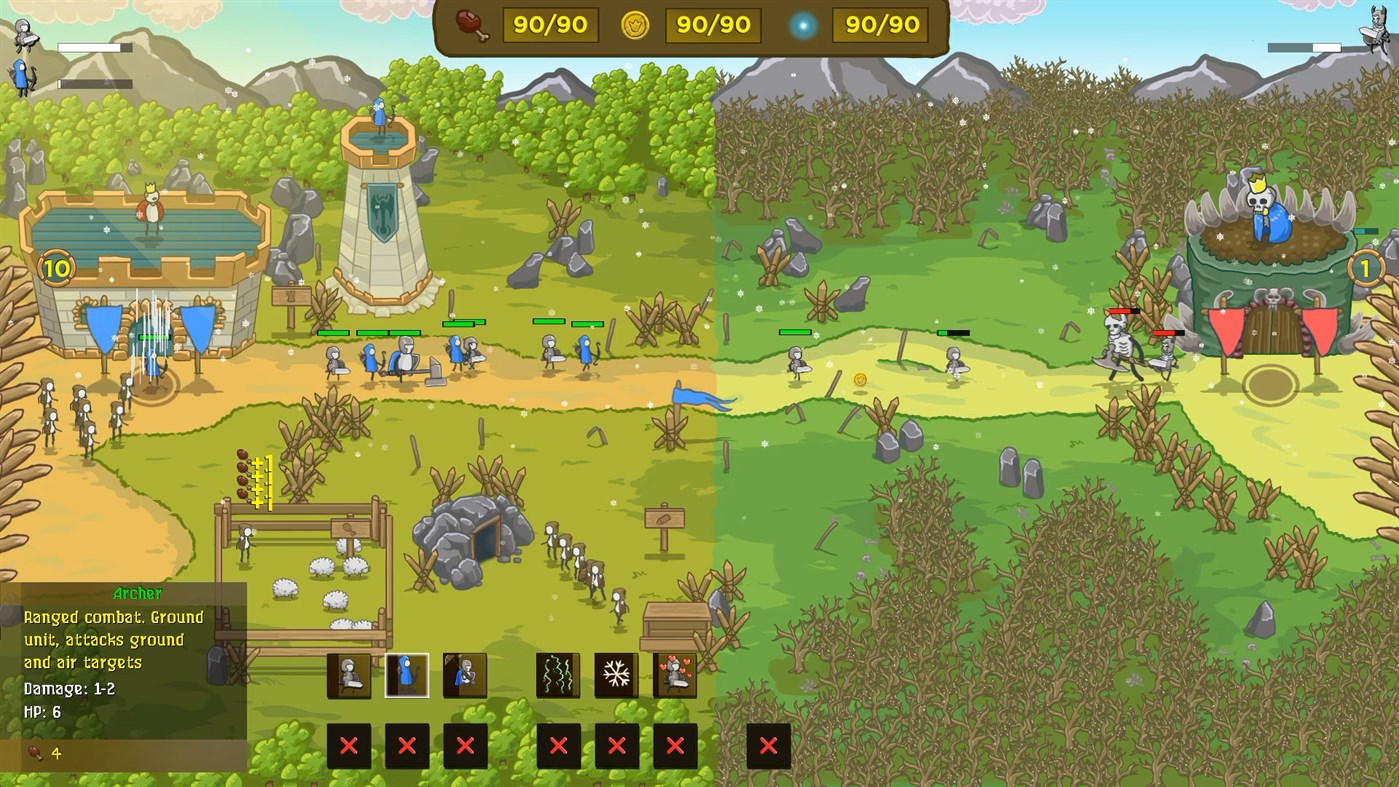Click the gold crown coin icon

coord(636,25)
